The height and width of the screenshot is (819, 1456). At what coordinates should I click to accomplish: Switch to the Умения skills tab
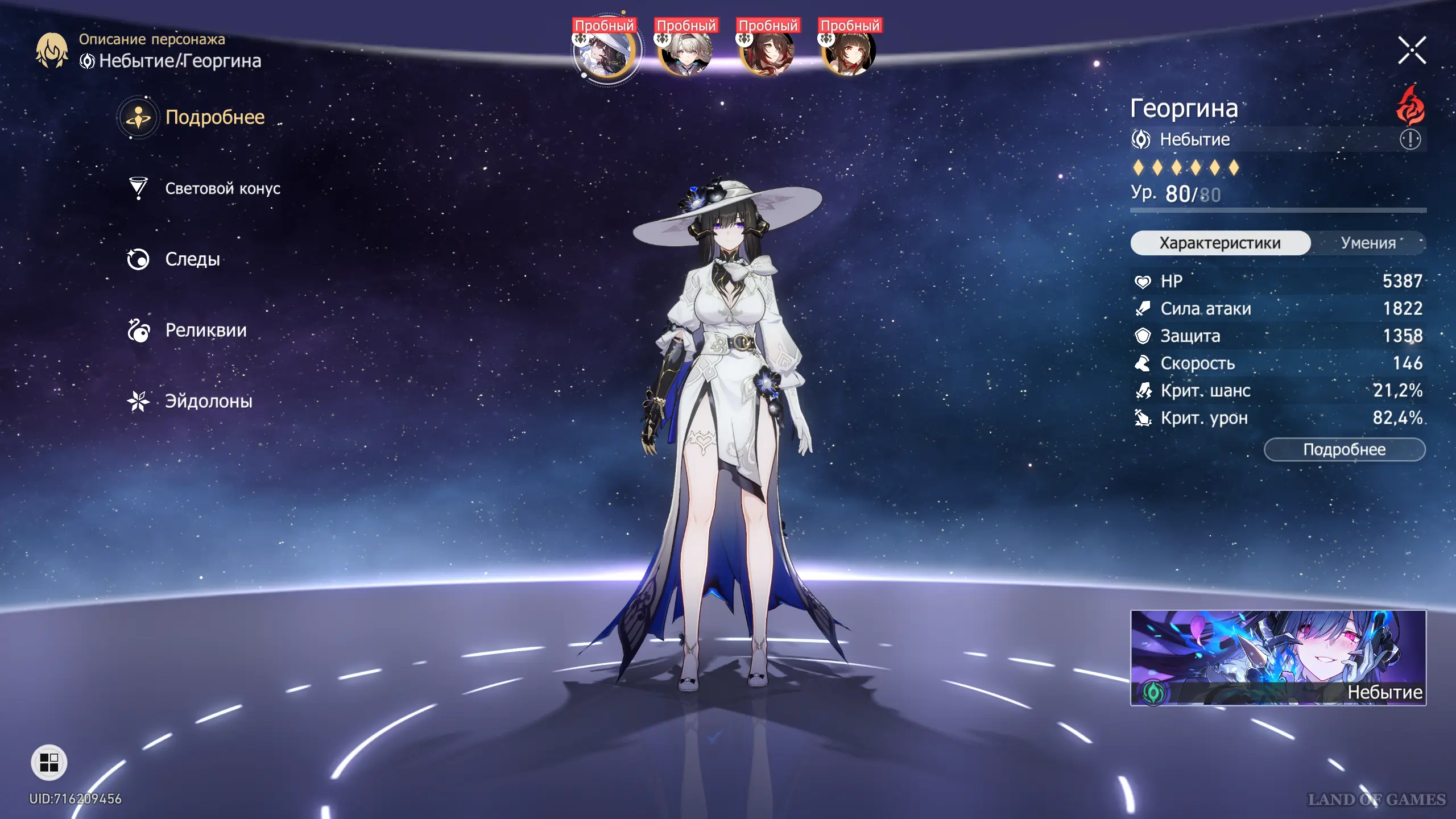pos(1368,243)
